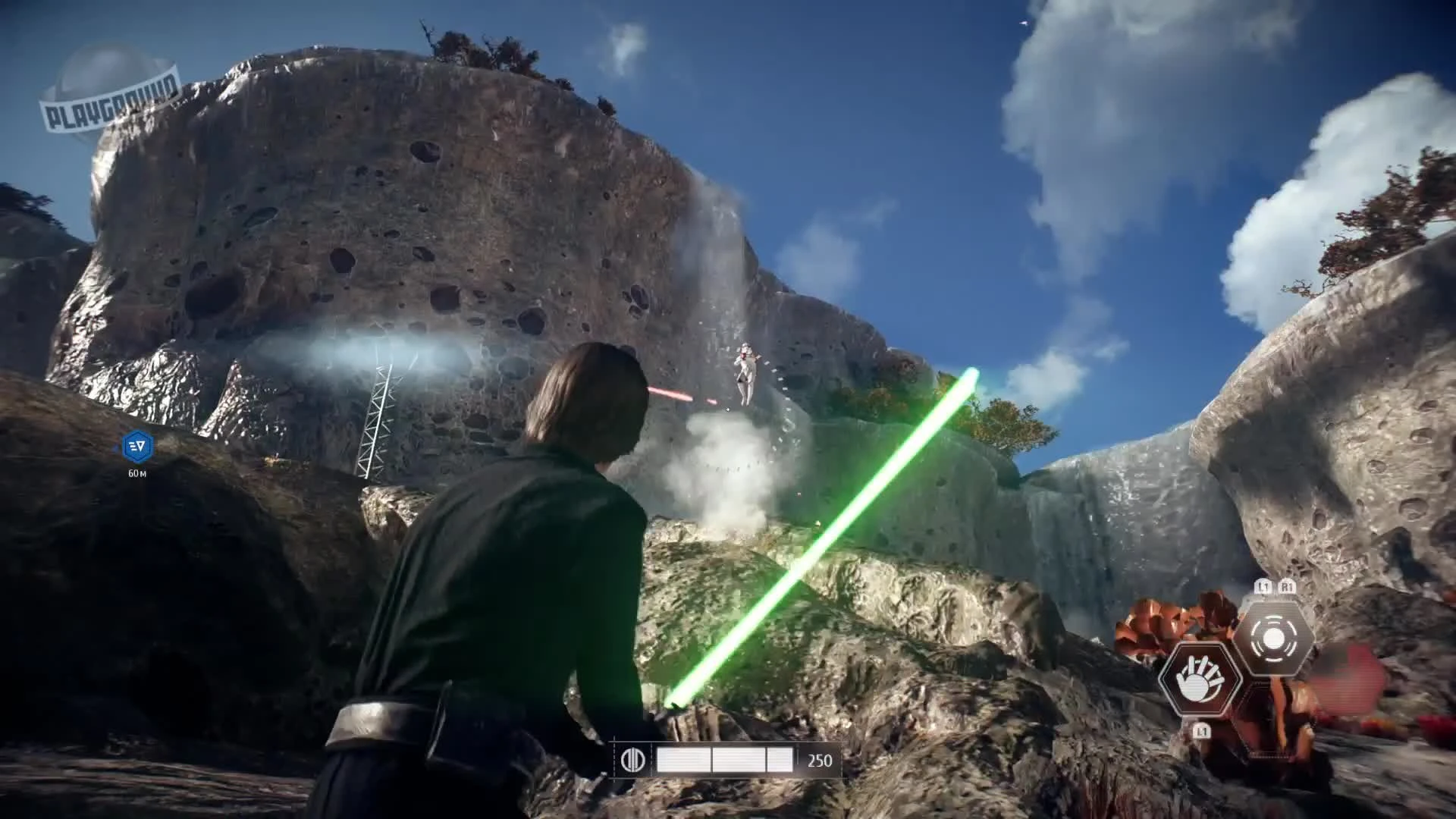Image resolution: width=1456 pixels, height=819 pixels.
Task: Click the middle stamina bar segment
Action: click(x=739, y=758)
